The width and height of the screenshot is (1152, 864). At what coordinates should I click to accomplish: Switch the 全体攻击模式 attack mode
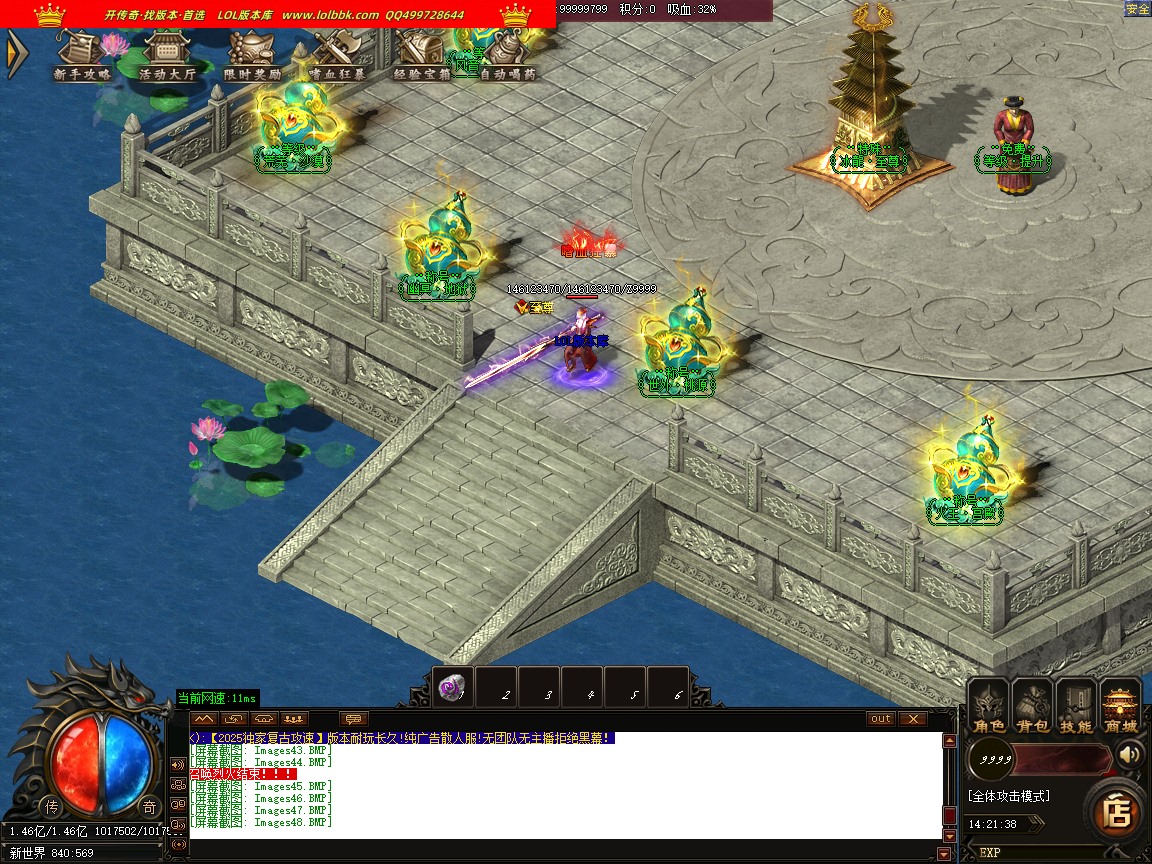pos(1008,796)
